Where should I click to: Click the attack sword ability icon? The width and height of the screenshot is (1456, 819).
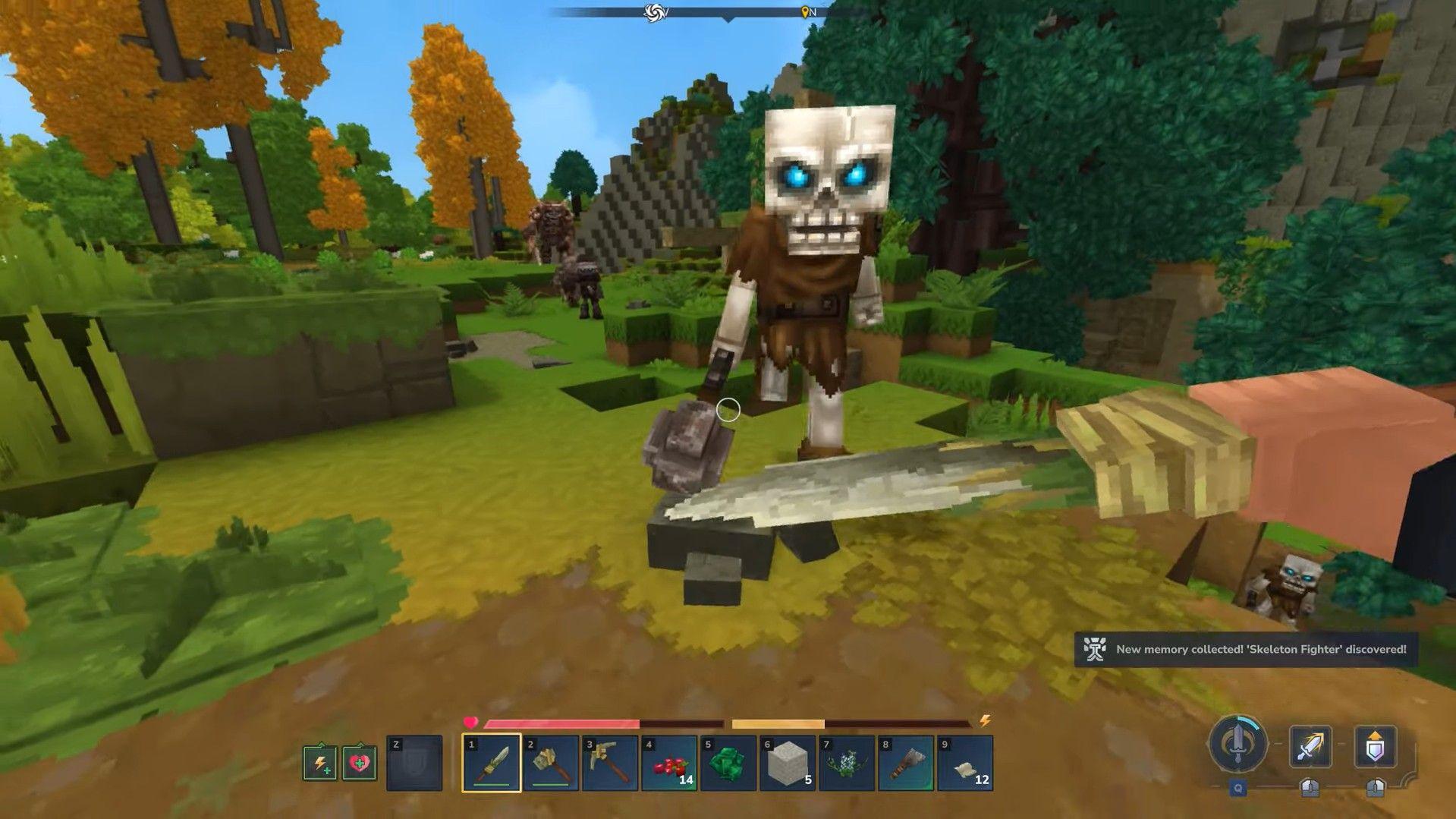[1310, 745]
